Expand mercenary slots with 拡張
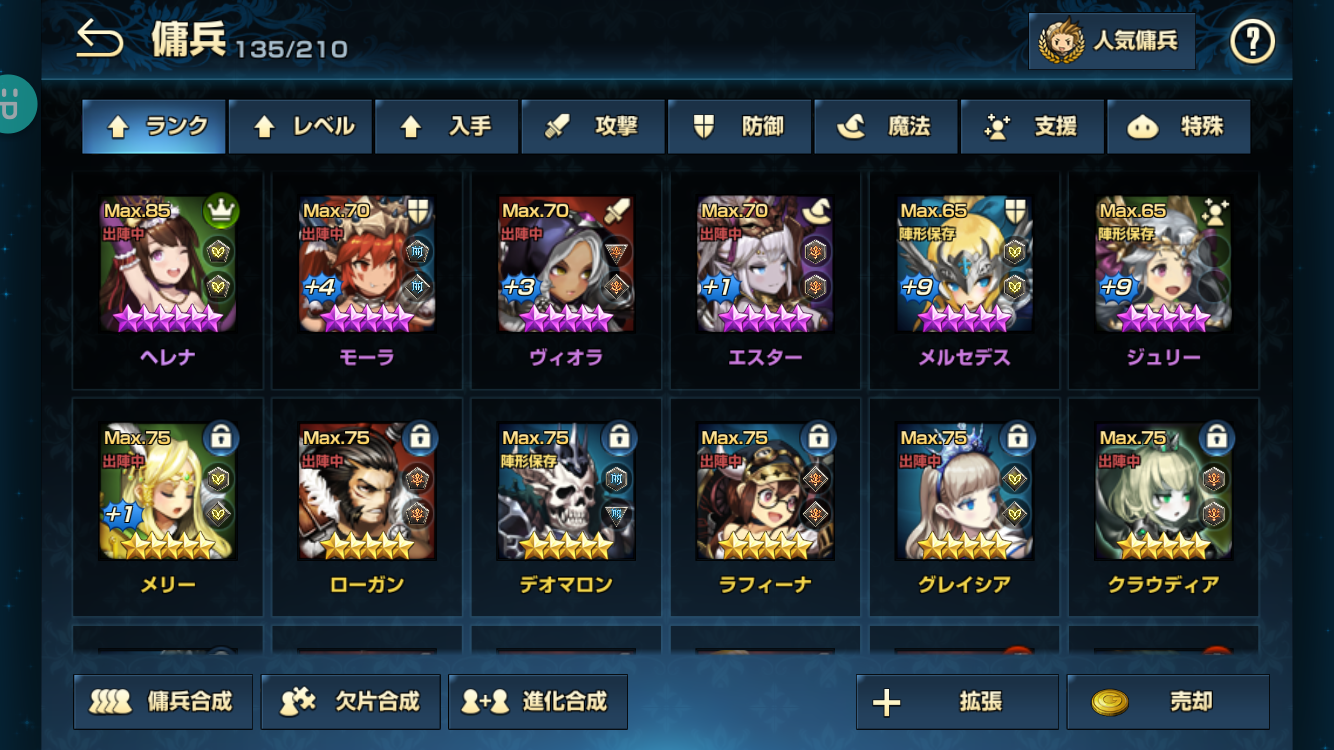 click(x=957, y=702)
